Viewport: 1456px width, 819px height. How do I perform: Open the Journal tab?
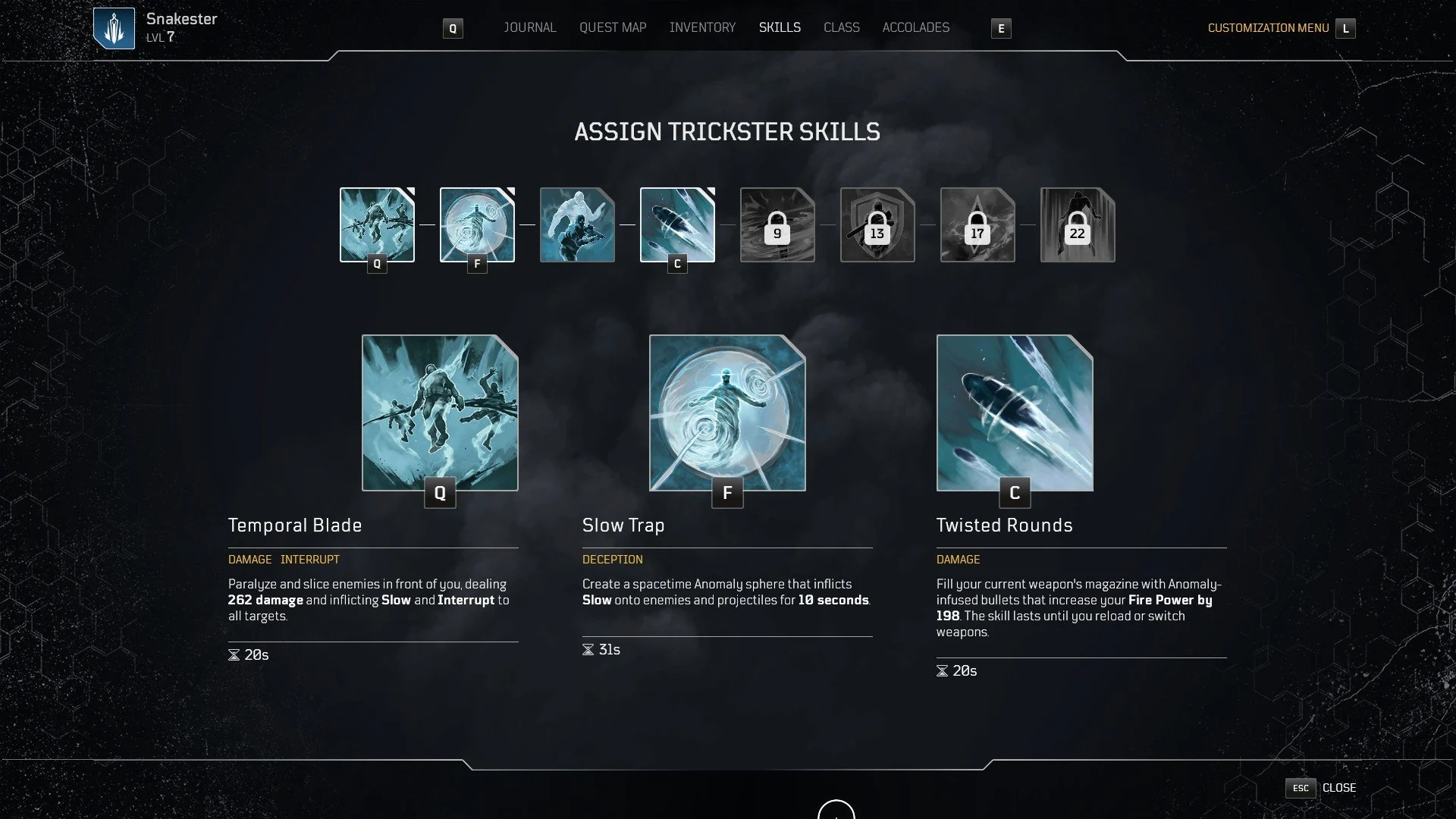(x=529, y=27)
